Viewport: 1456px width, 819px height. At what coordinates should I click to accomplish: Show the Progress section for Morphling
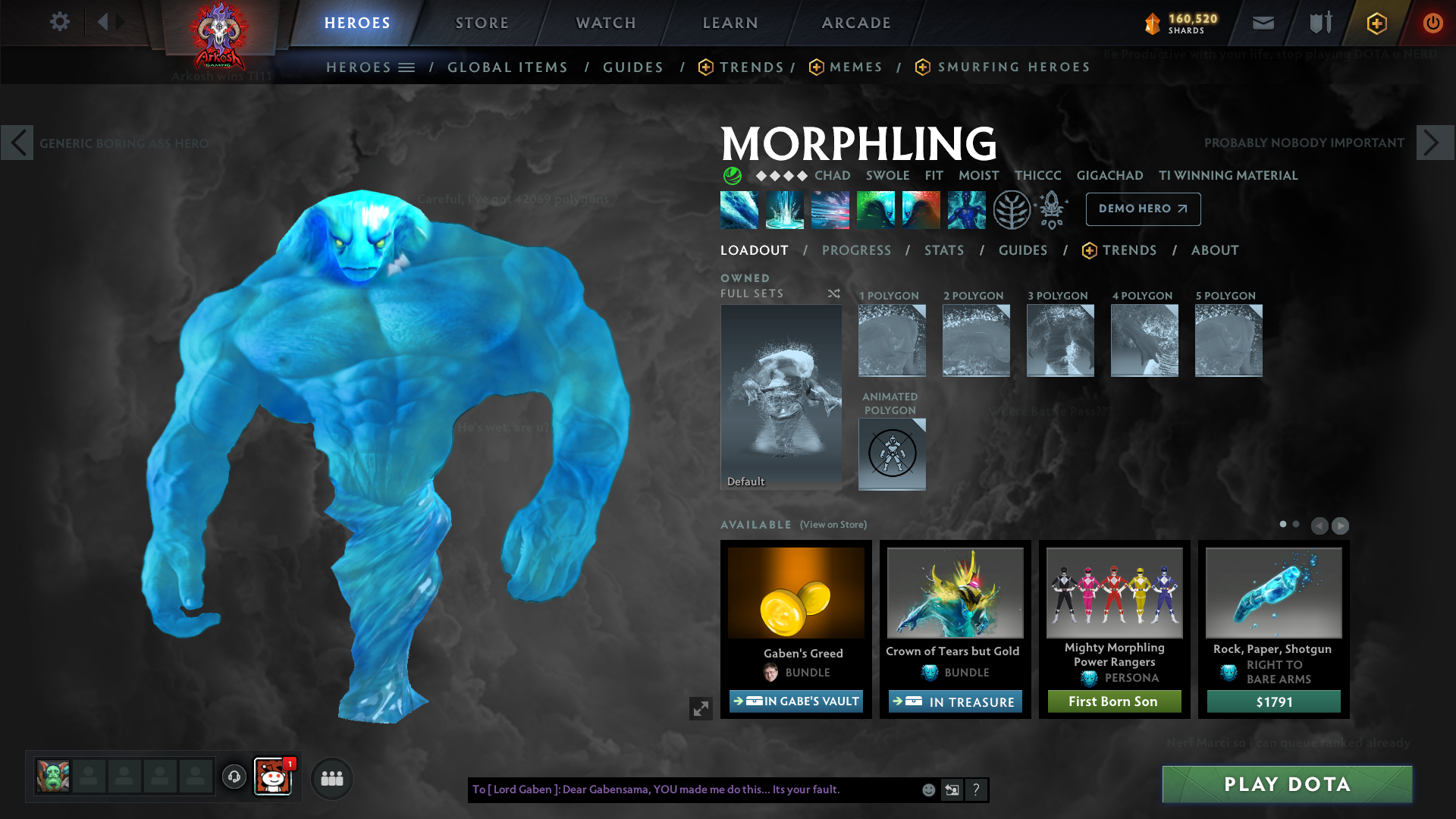856,250
